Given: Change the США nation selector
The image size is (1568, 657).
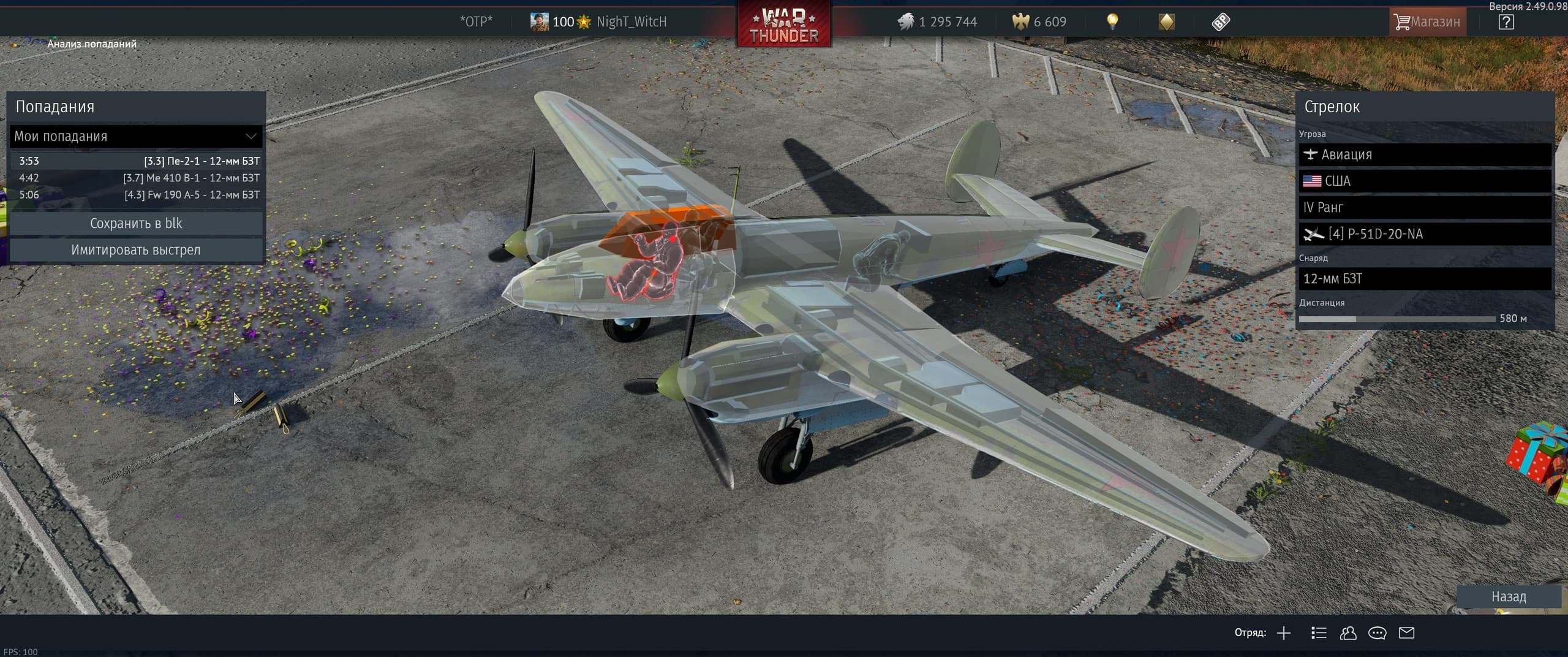Looking at the screenshot, I should coord(1425,181).
